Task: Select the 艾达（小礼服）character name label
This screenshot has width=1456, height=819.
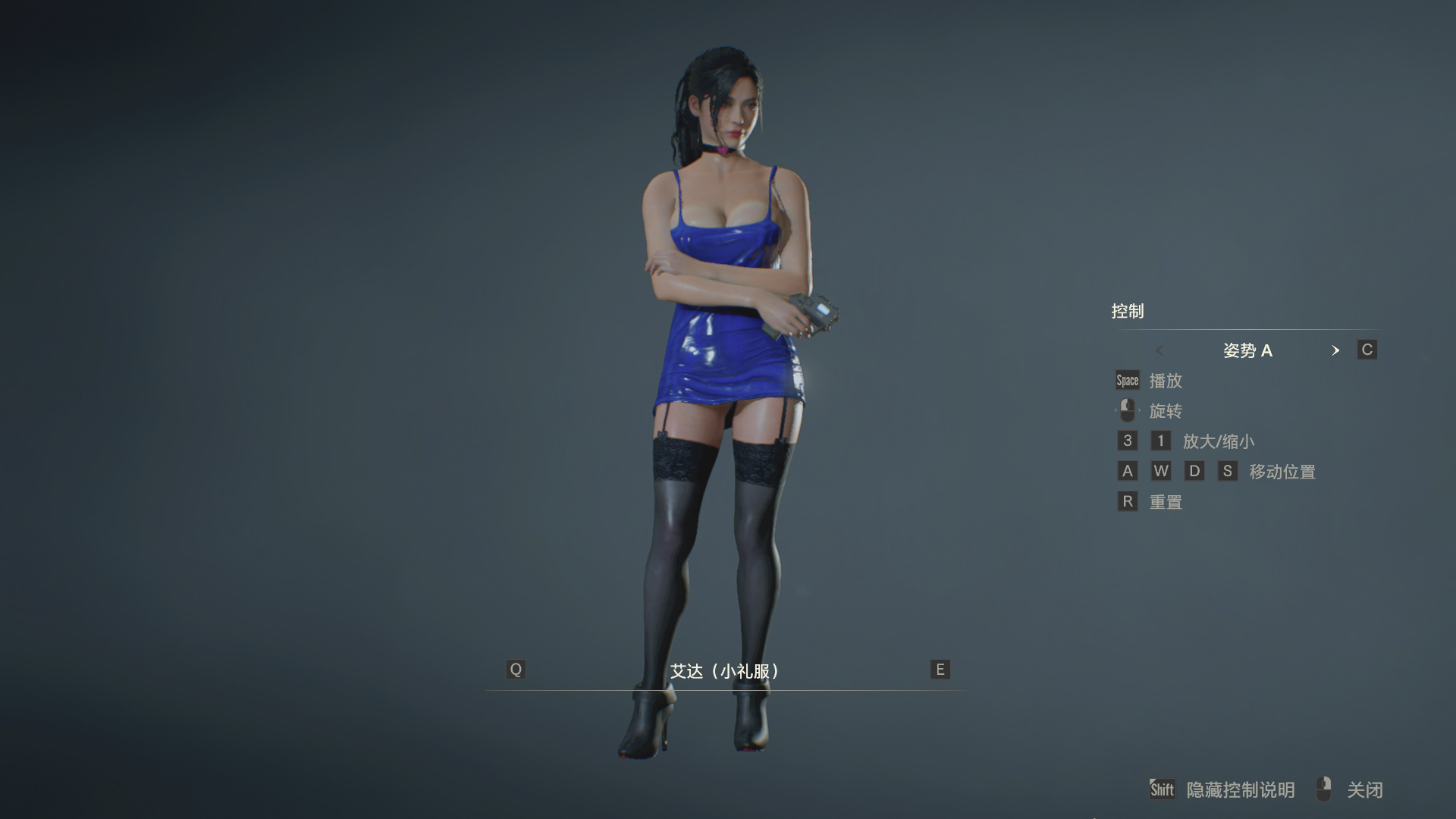Action: click(725, 671)
